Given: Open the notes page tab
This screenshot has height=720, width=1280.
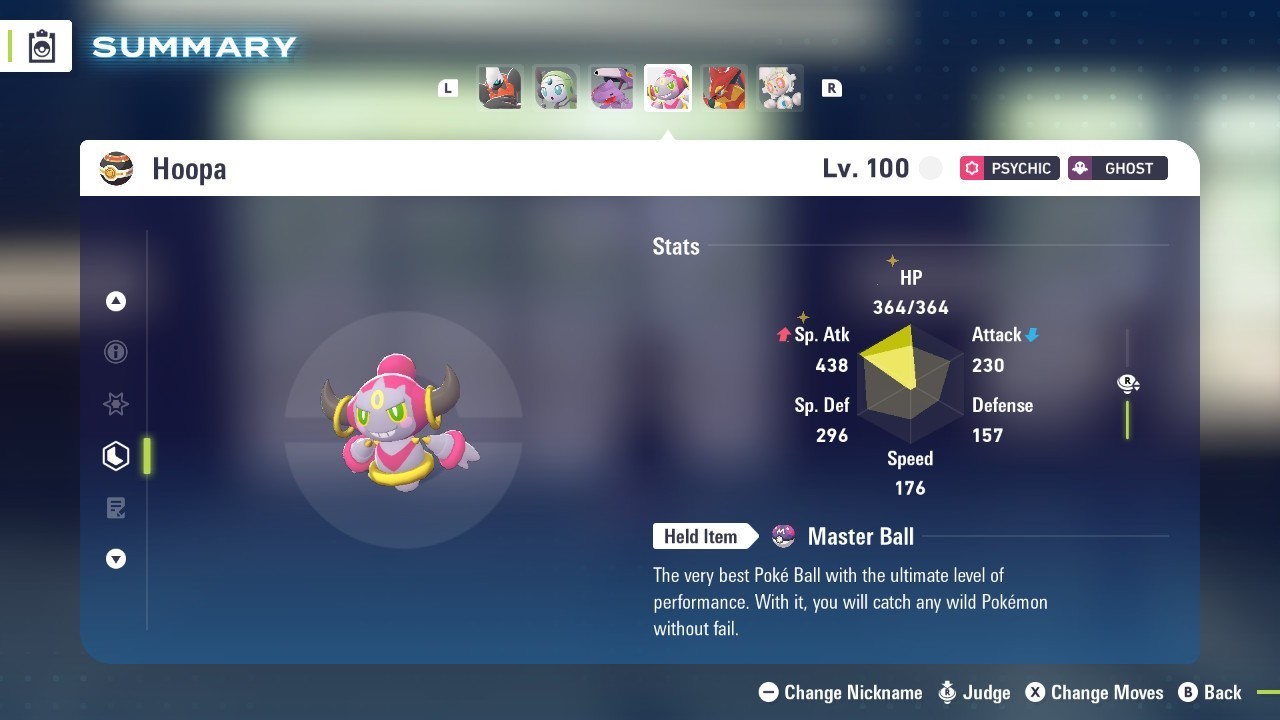Looking at the screenshot, I should click(116, 508).
